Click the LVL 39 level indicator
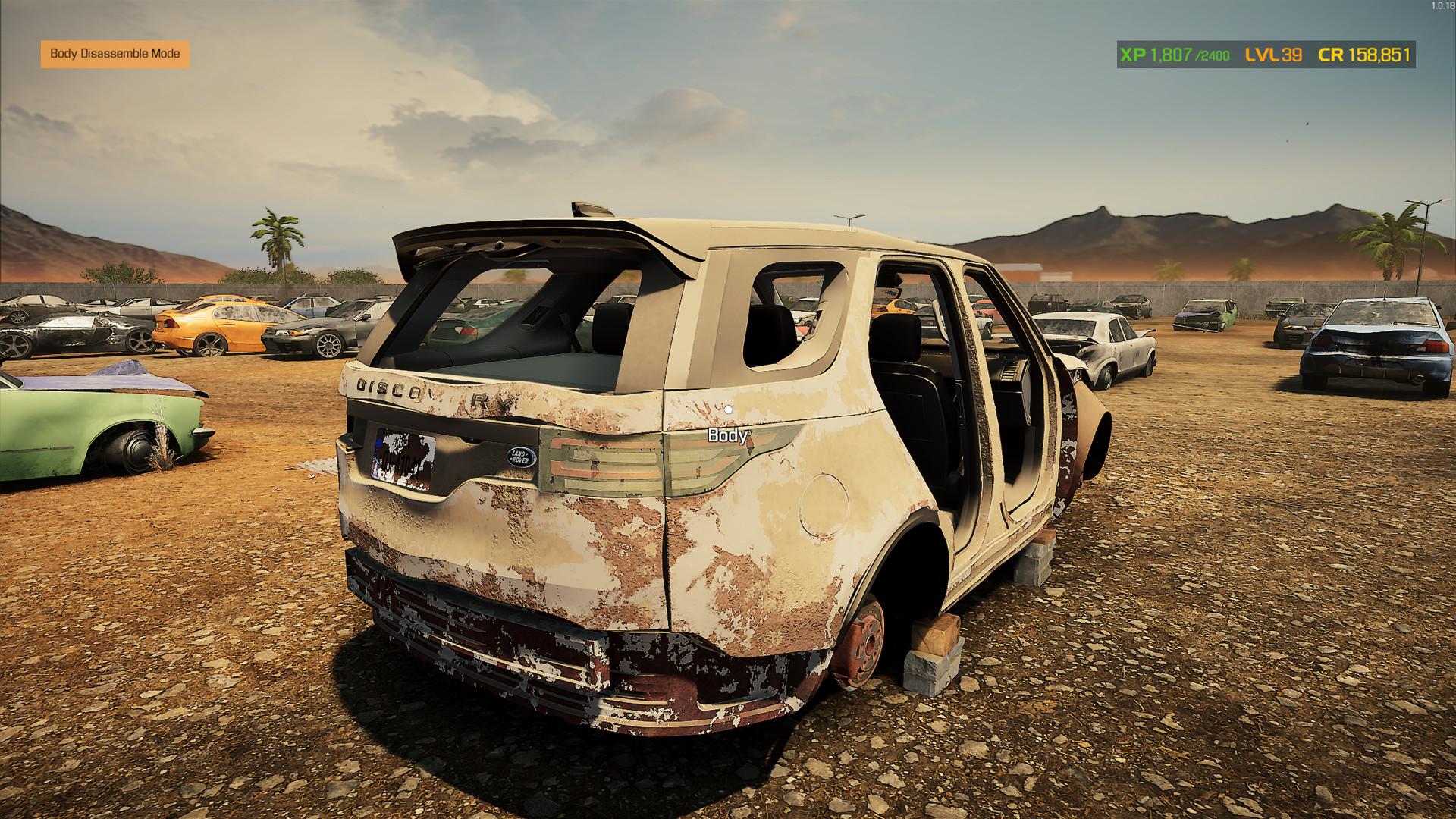The height and width of the screenshot is (819, 1456). (x=1271, y=54)
